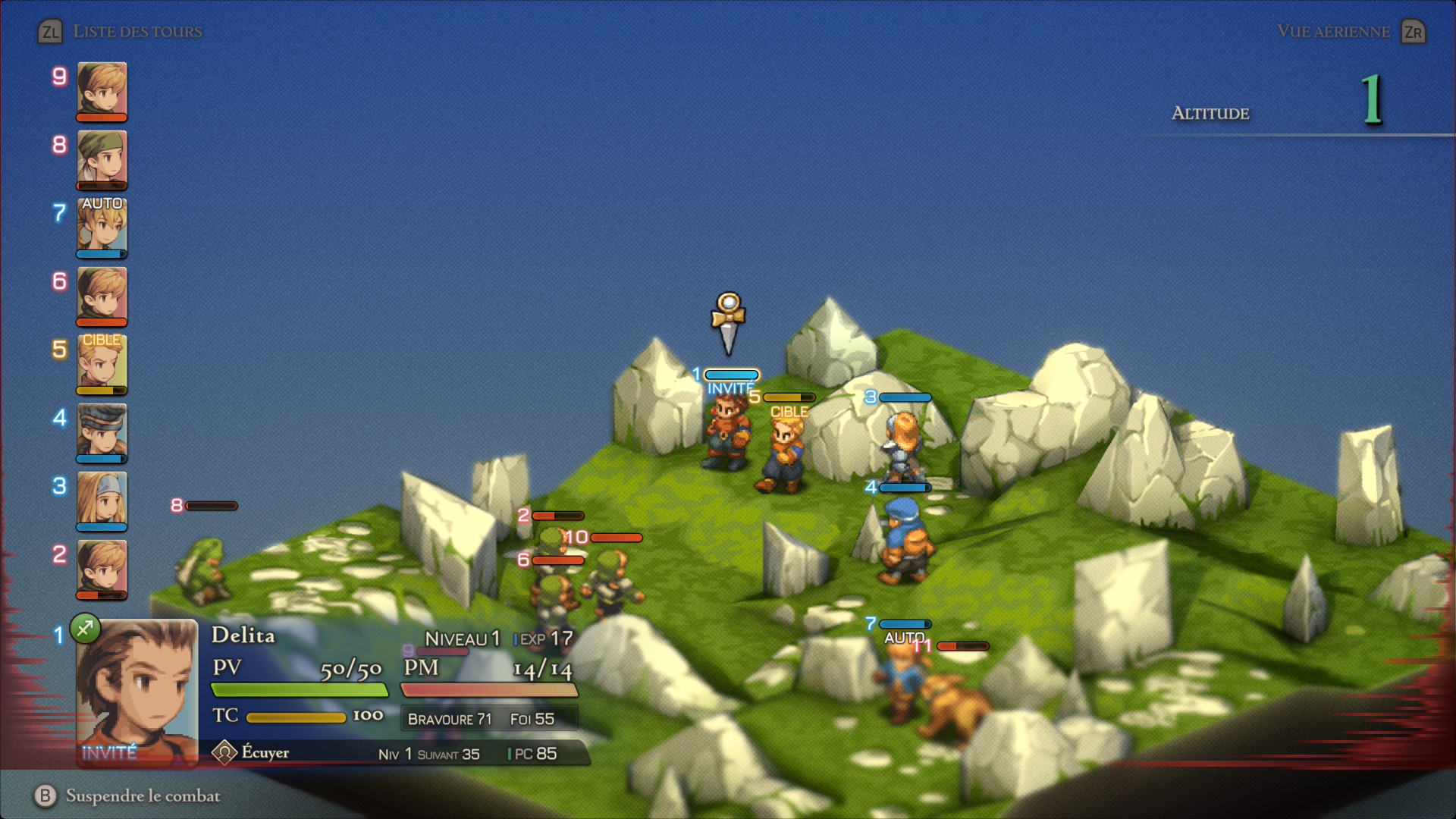
Task: Select turn 4 capped unit portrait
Action: tap(102, 431)
